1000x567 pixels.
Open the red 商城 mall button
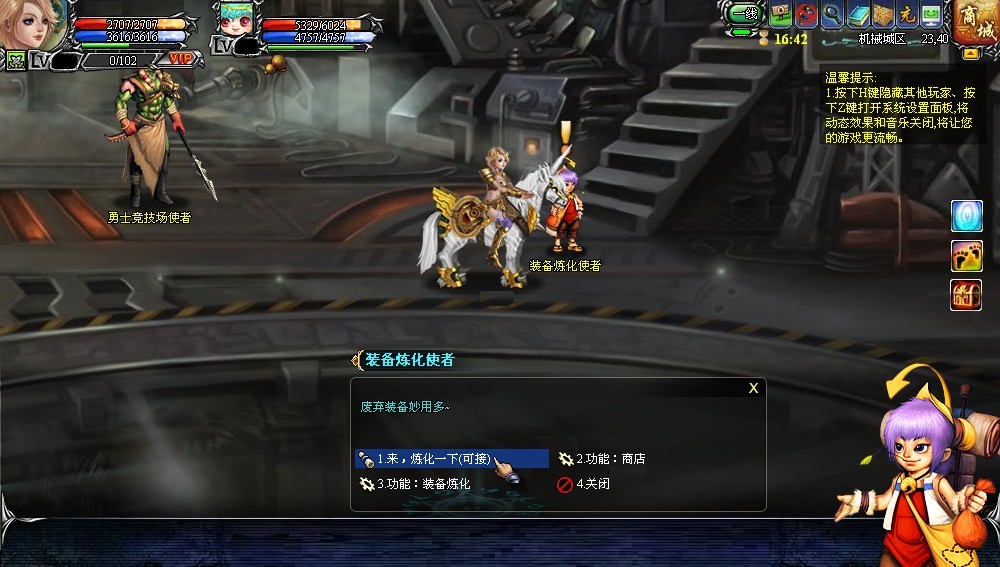pos(975,22)
